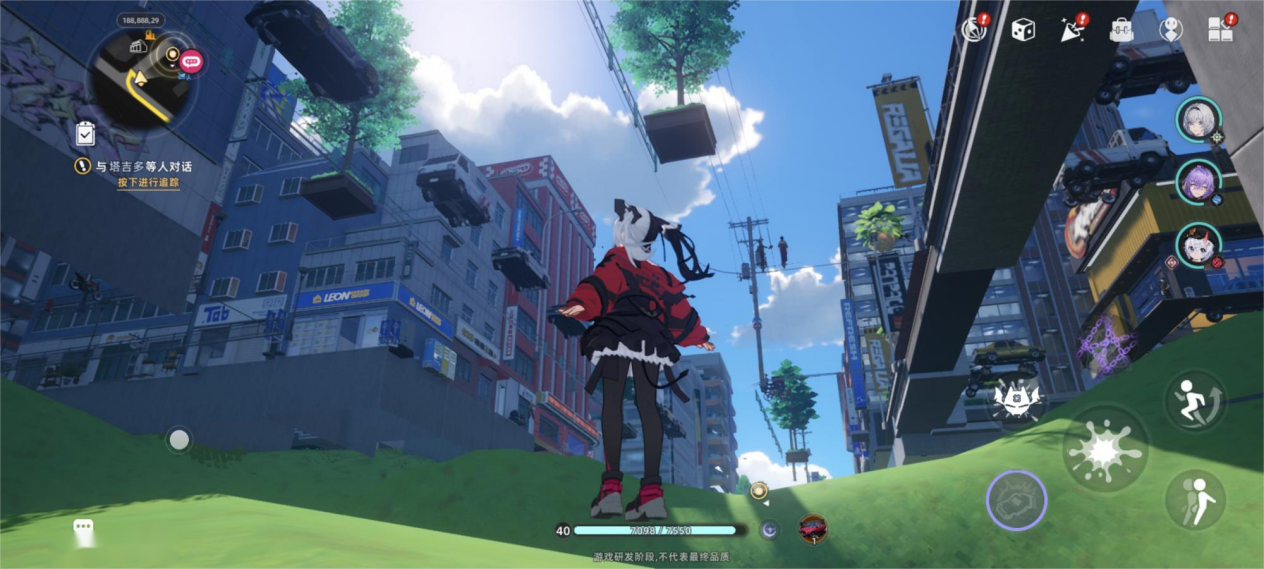
Task: Select the red car item slot
Action: pyautogui.click(x=813, y=529)
